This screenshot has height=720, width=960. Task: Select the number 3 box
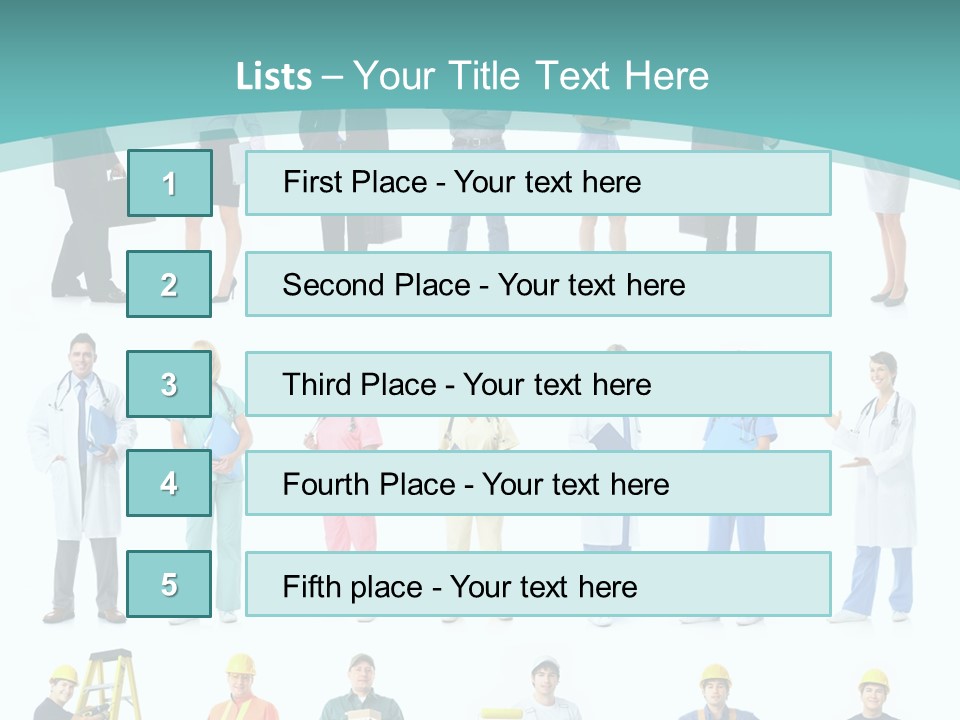click(x=169, y=384)
